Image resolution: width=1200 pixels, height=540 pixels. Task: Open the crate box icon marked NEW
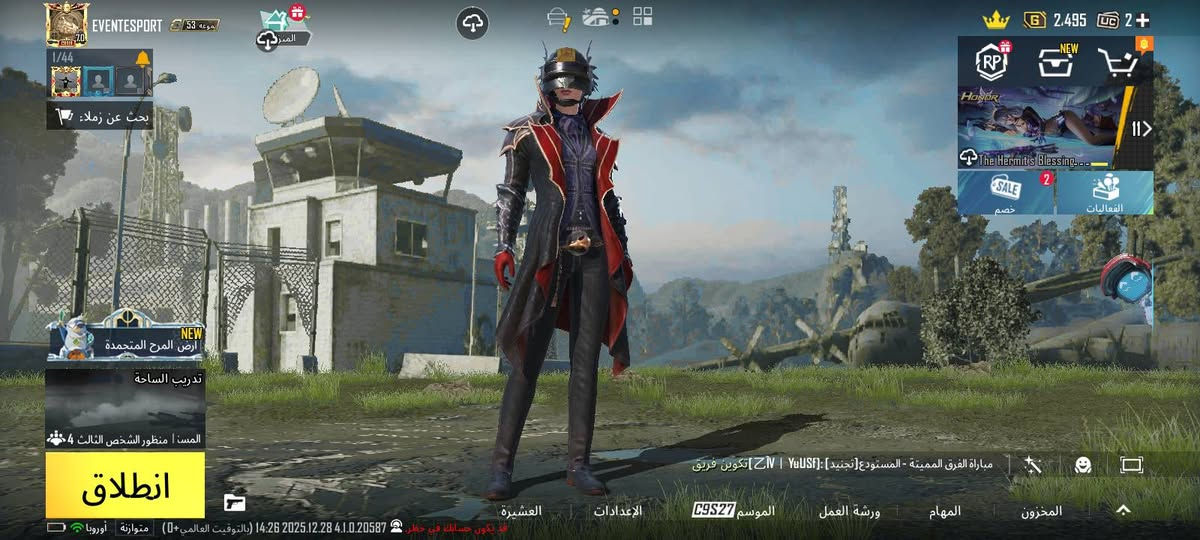coord(1055,63)
